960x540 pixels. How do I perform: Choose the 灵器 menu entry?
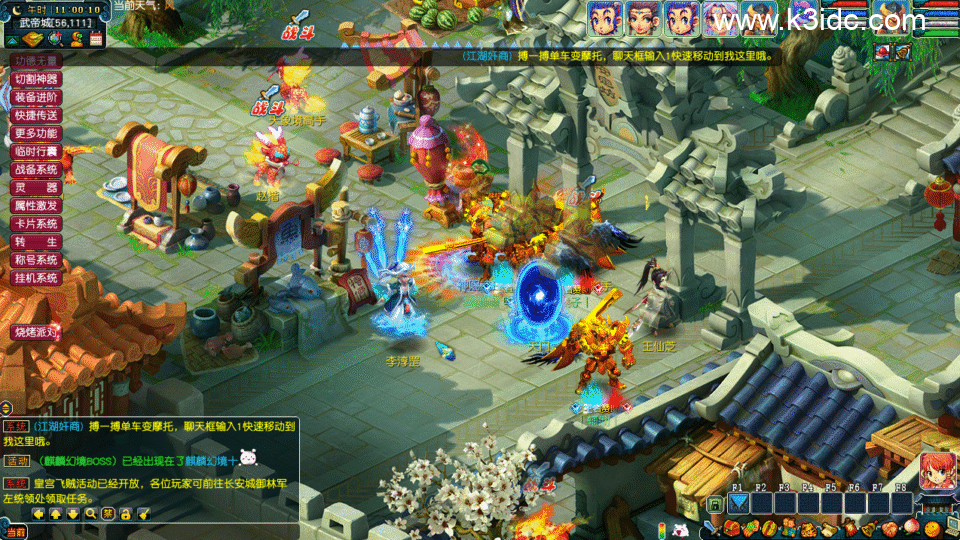(37, 188)
